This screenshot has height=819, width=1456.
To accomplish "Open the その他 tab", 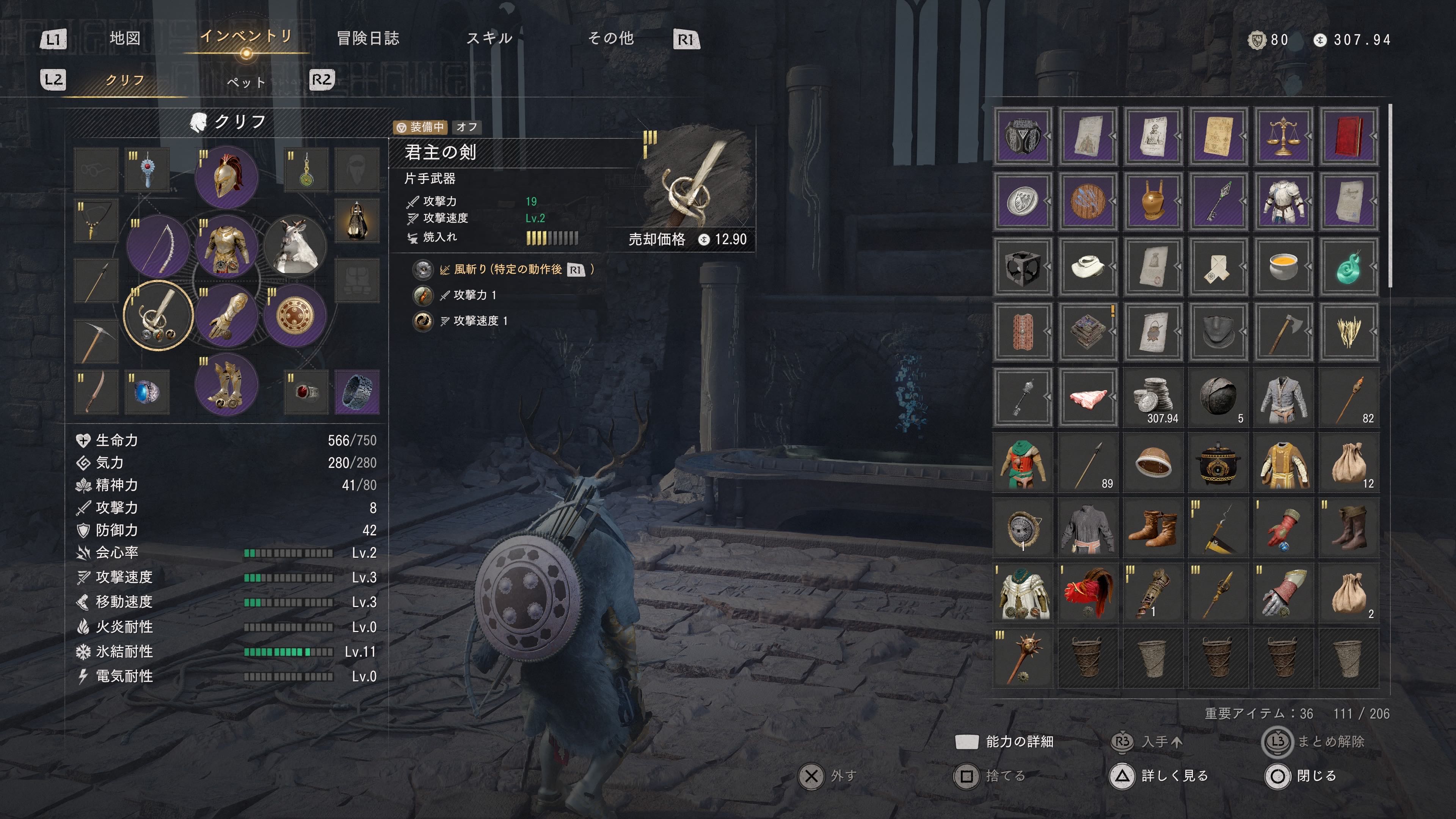I will coord(611,38).
